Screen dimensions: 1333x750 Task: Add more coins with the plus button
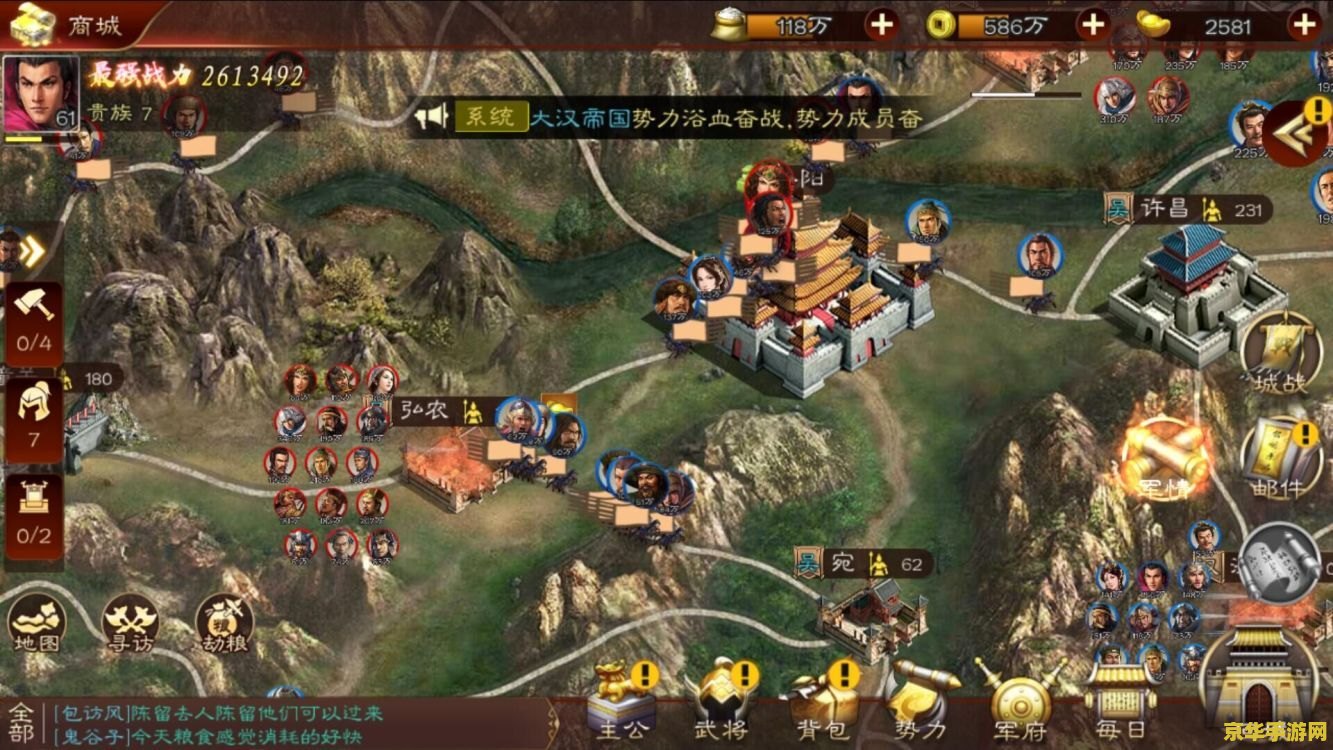click(x=1093, y=25)
